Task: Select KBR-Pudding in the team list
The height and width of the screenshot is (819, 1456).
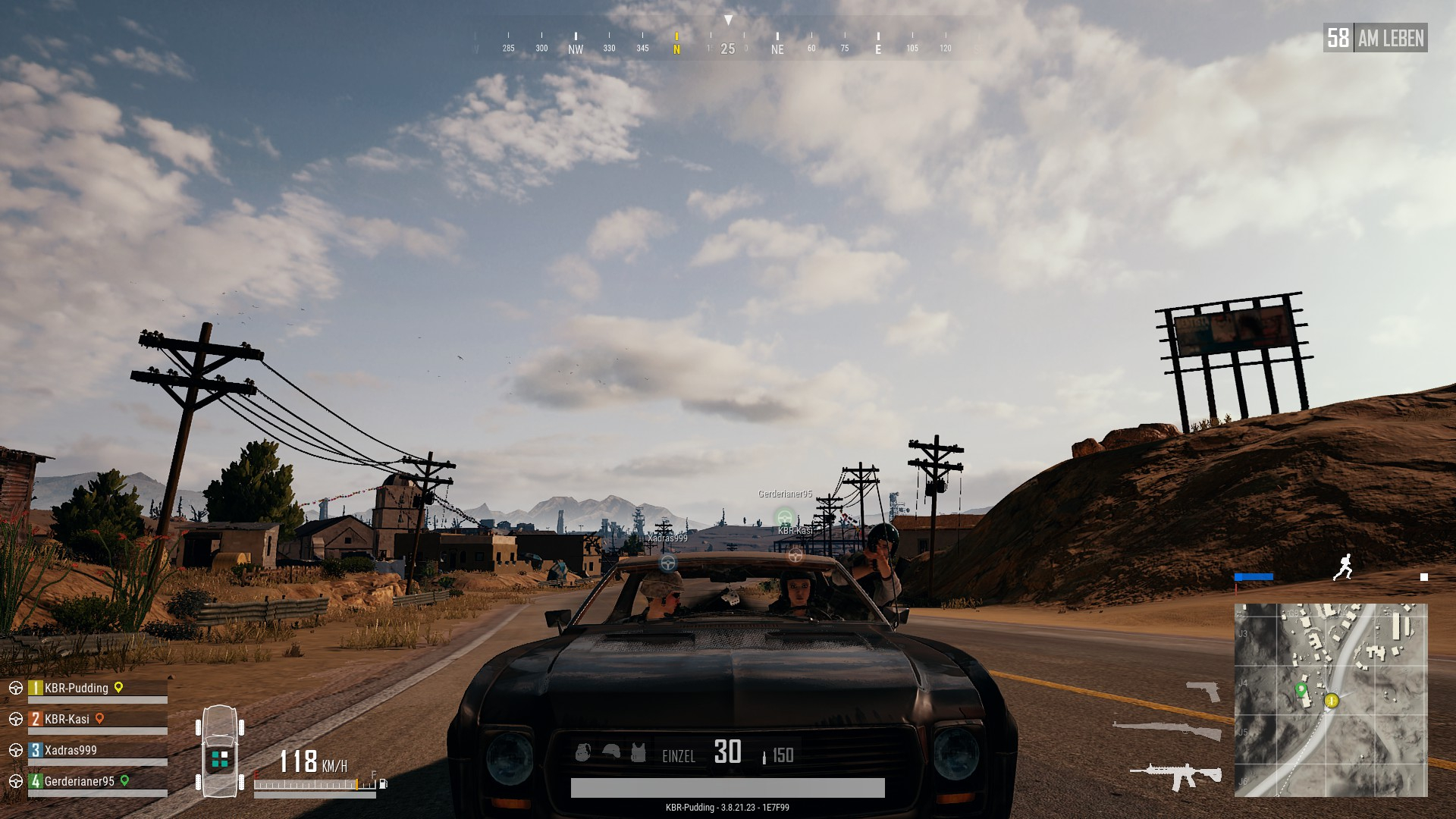Action: pyautogui.click(x=76, y=689)
